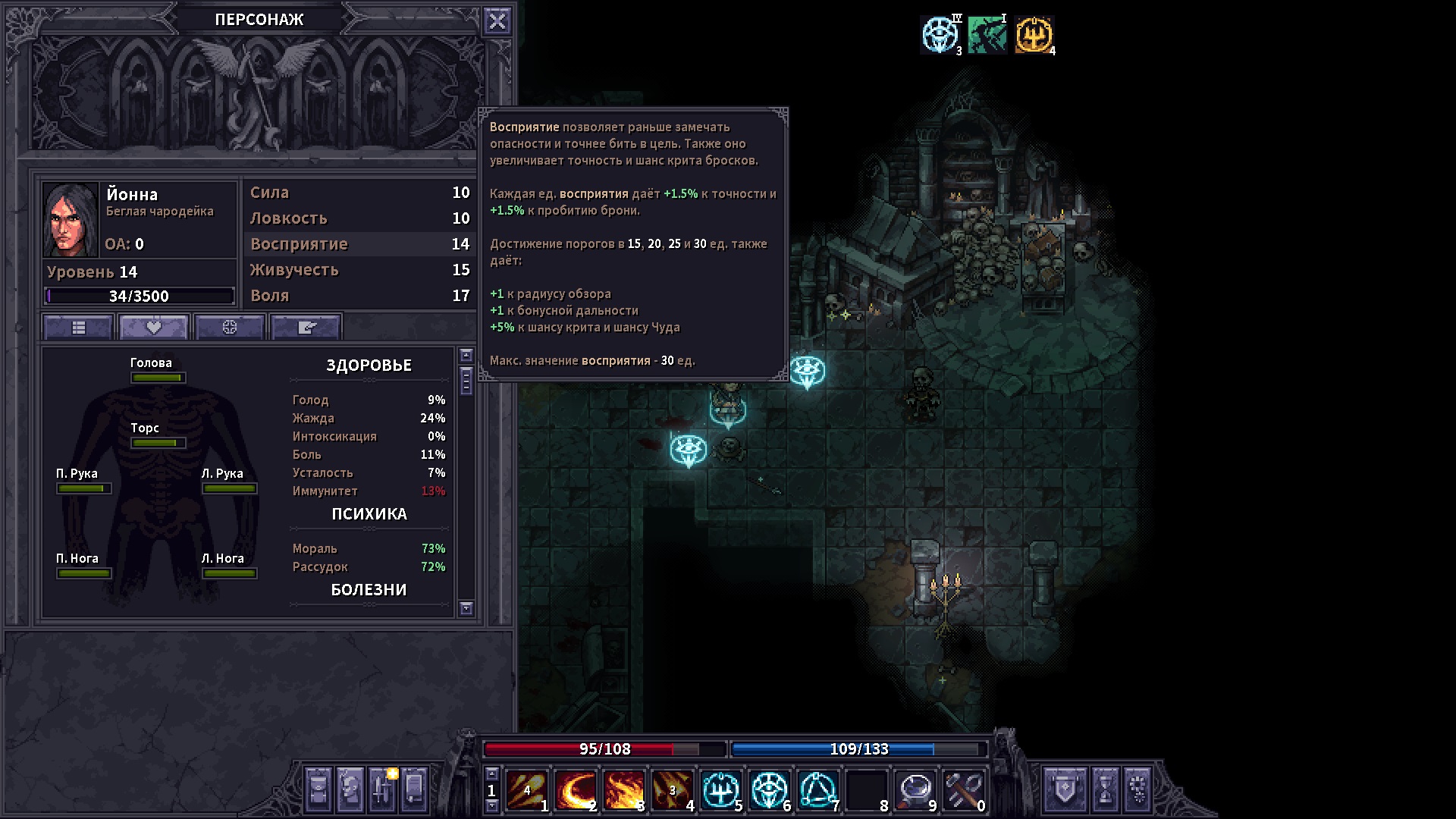
Task: Activate the fire barrage skill in slot 1
Action: (526, 790)
